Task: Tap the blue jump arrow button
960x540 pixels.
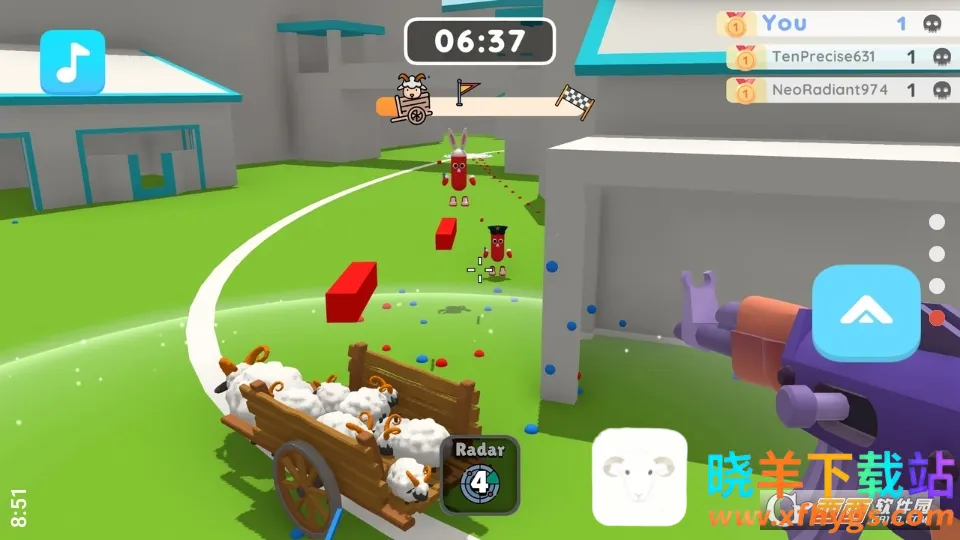Action: click(x=865, y=313)
